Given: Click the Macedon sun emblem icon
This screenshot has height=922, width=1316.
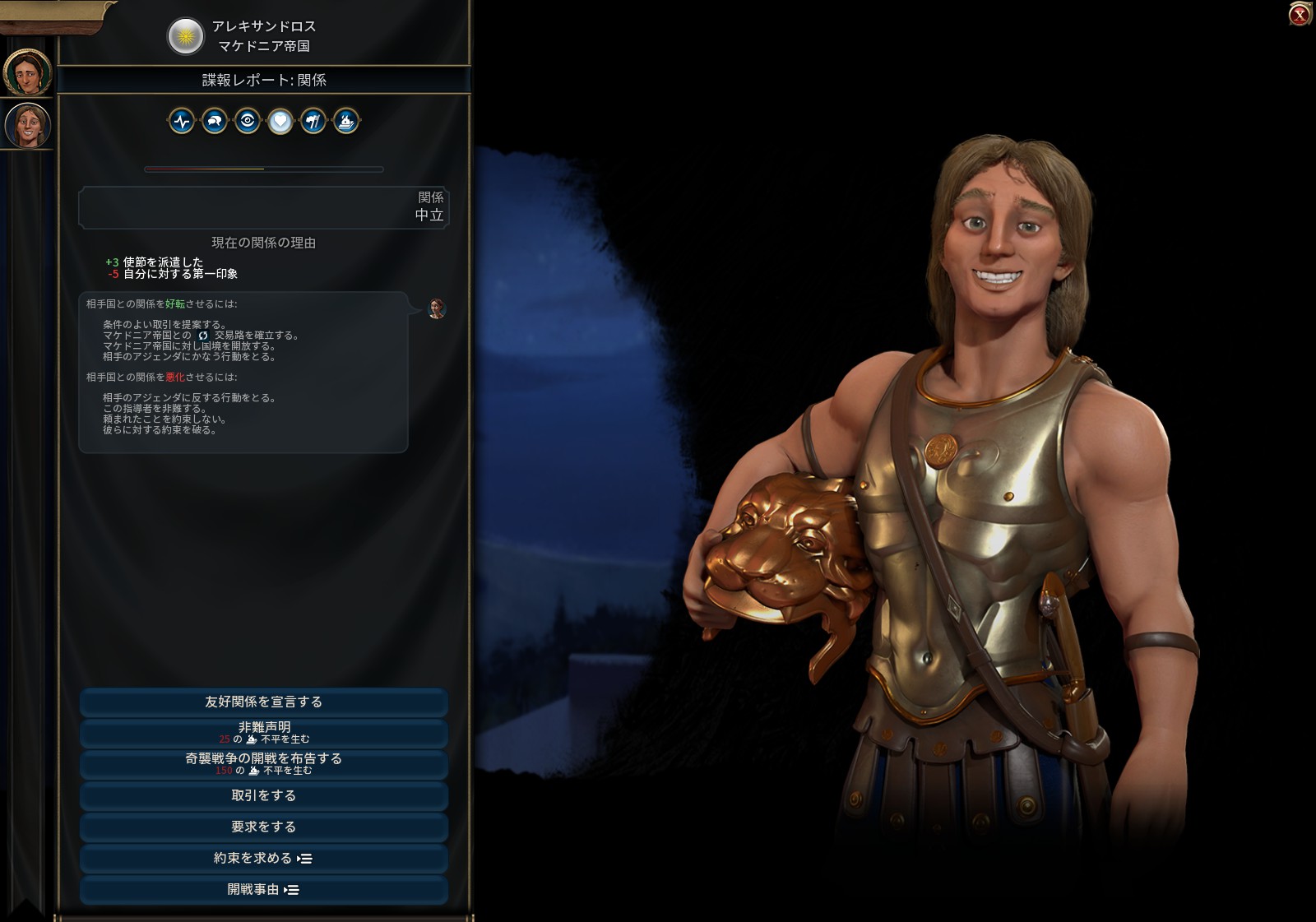Looking at the screenshot, I should pyautogui.click(x=186, y=36).
